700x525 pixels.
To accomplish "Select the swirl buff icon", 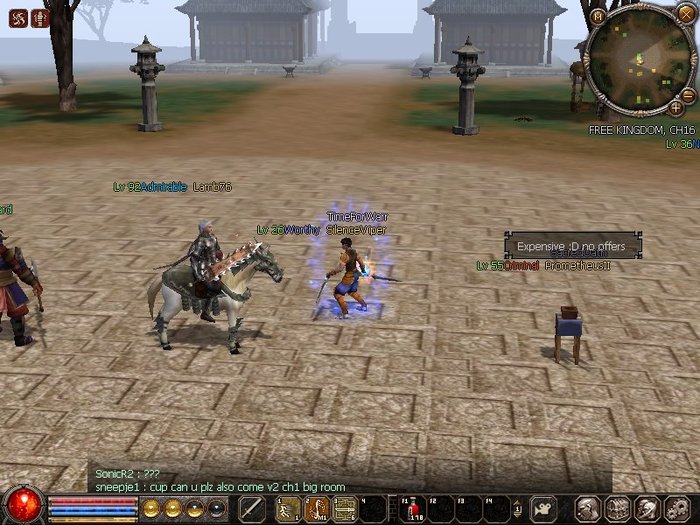I will (x=17, y=17).
